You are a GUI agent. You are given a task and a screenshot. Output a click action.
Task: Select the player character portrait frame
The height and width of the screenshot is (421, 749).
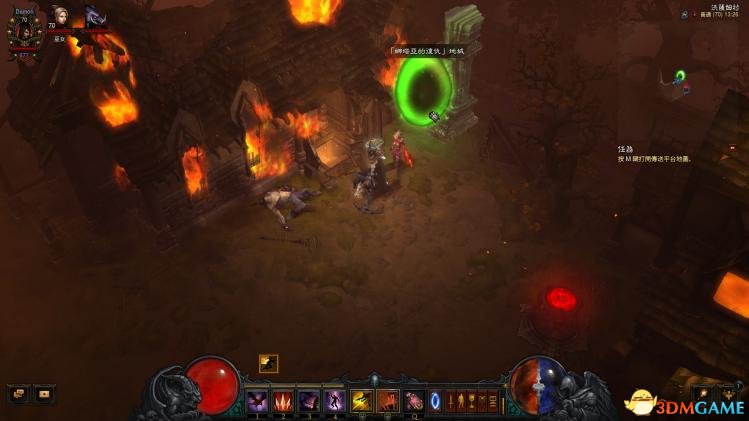coord(24,31)
